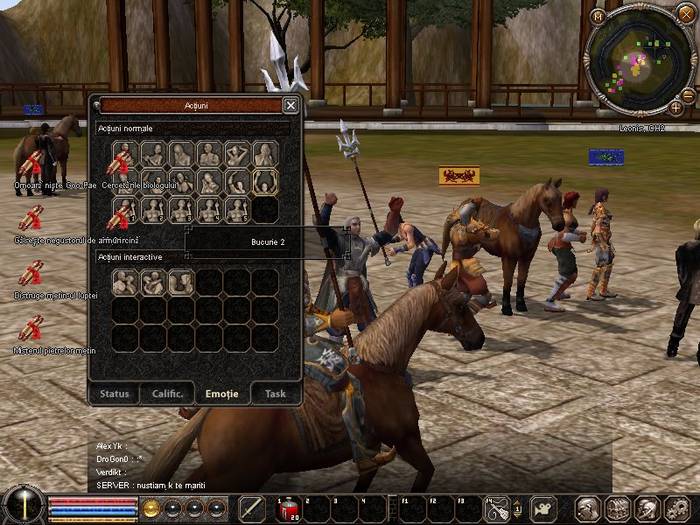Select the highlighted raised-arms emotion icon
This screenshot has height=525, width=700.
[x=265, y=182]
